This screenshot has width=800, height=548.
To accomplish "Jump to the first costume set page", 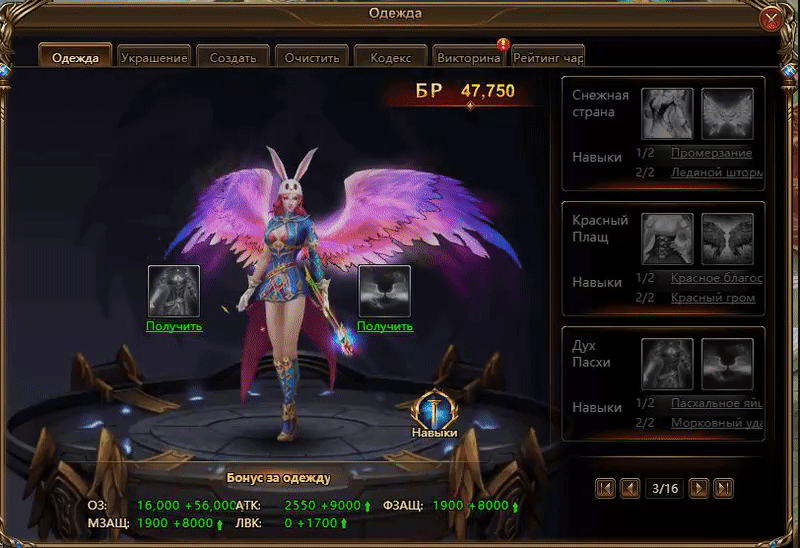I will (x=605, y=488).
